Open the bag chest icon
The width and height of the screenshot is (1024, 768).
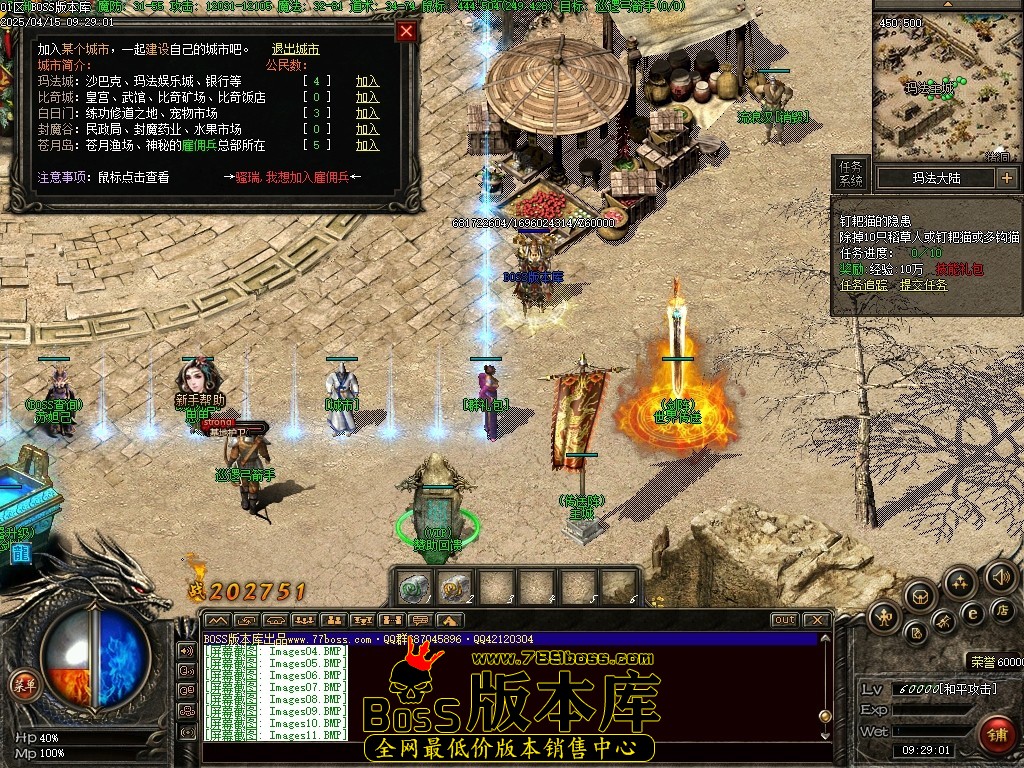920,597
